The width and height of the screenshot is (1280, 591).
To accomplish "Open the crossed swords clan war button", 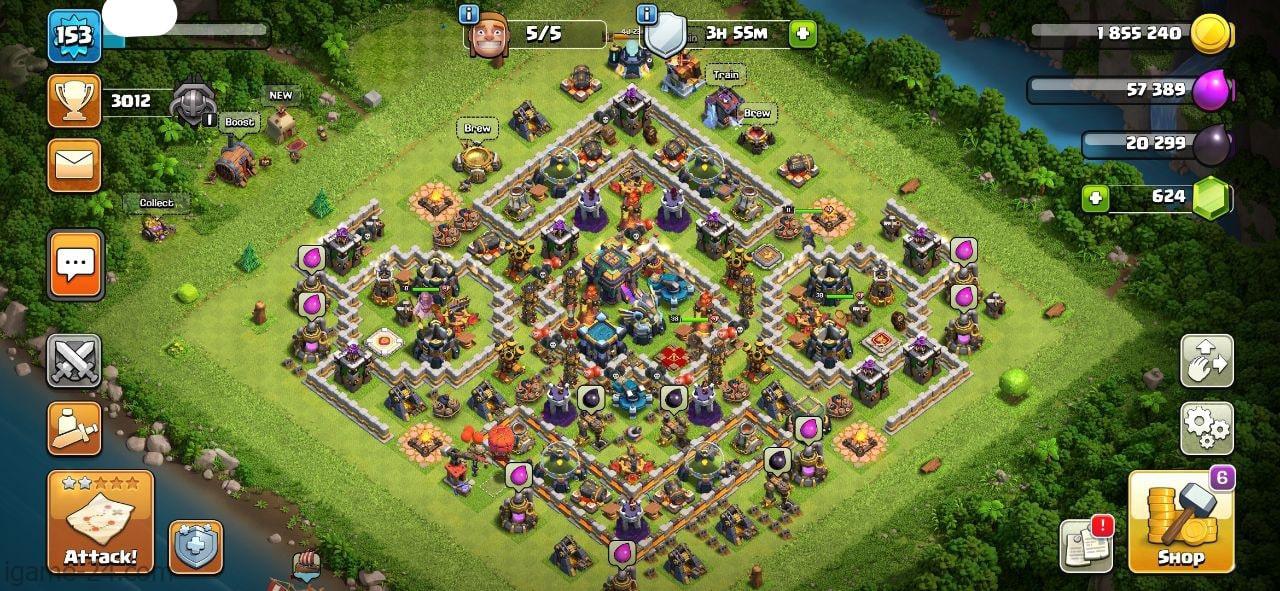I will point(74,361).
